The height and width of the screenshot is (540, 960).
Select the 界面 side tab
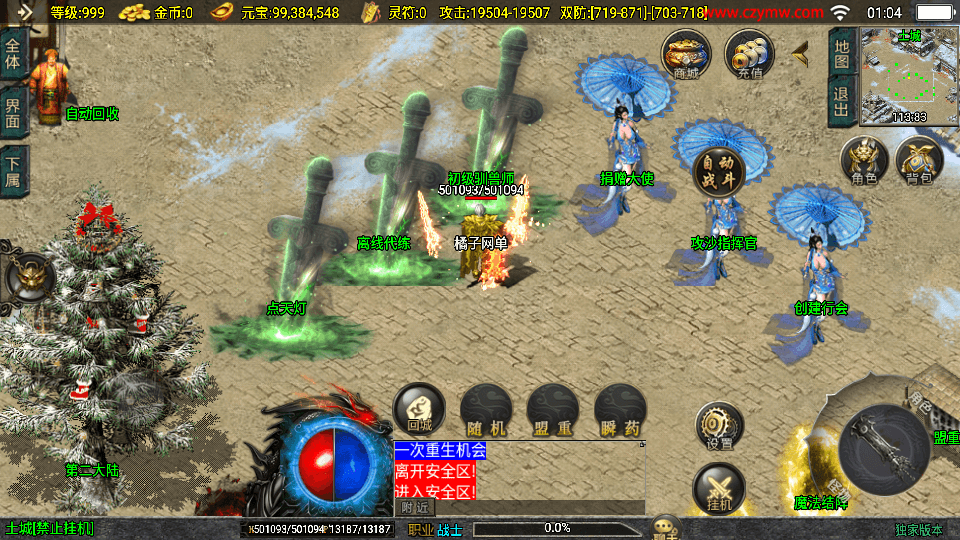[14, 112]
